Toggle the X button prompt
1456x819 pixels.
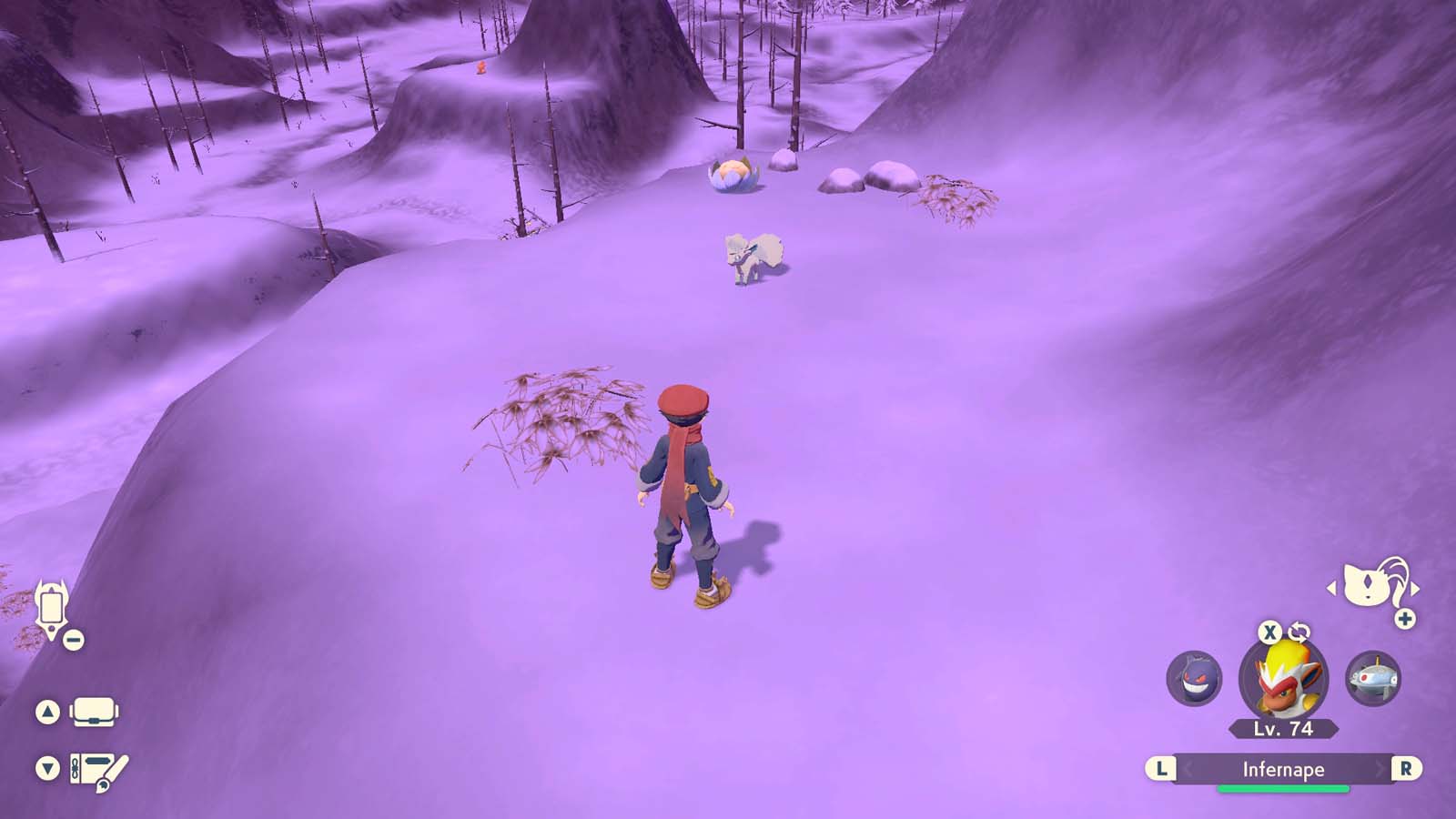coord(1270,632)
